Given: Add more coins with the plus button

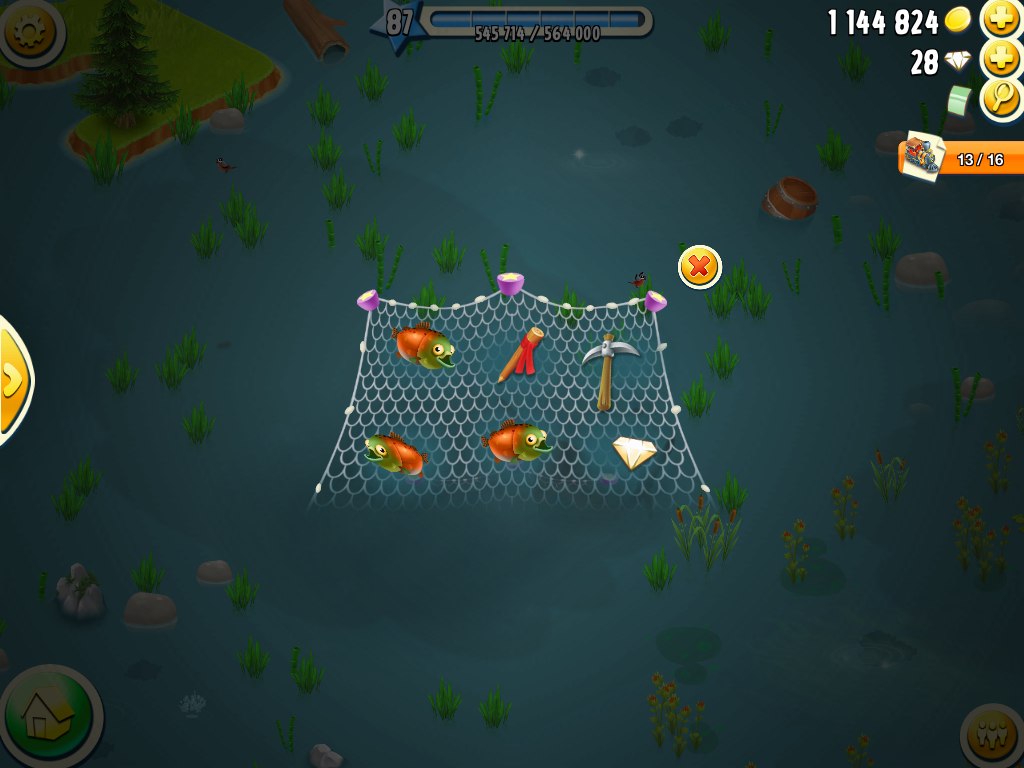Looking at the screenshot, I should 1001,19.
